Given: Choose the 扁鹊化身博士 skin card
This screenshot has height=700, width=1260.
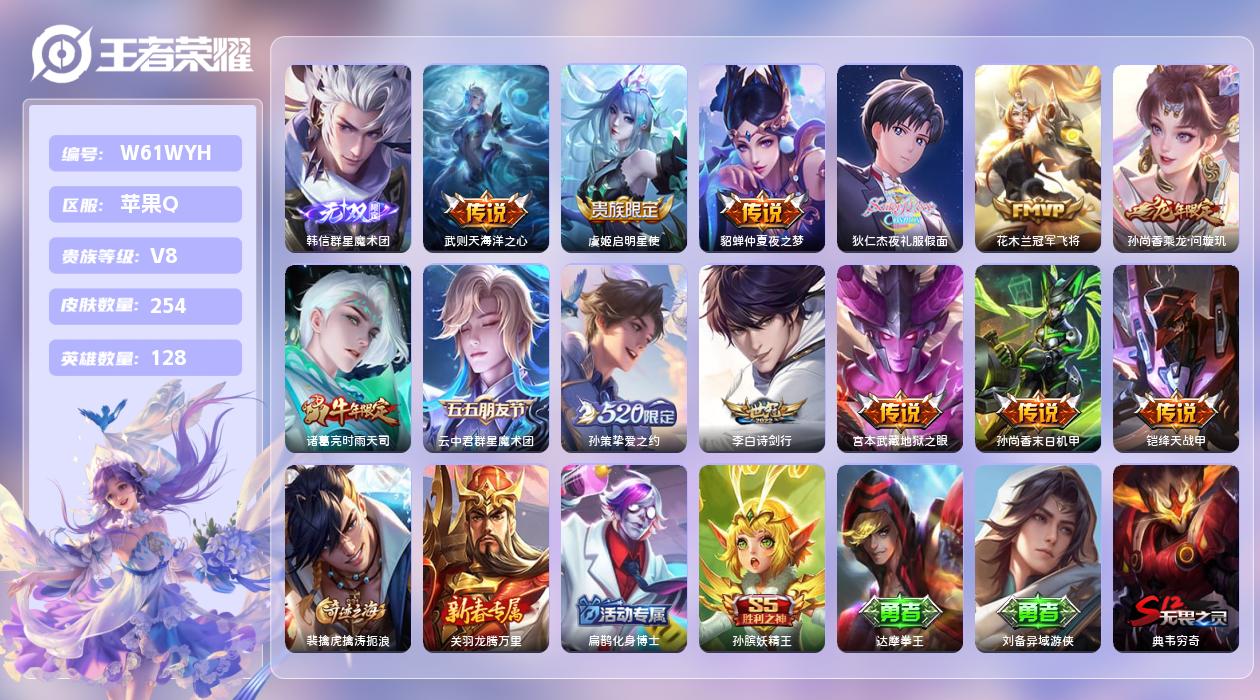Looking at the screenshot, I should pyautogui.click(x=623, y=558).
